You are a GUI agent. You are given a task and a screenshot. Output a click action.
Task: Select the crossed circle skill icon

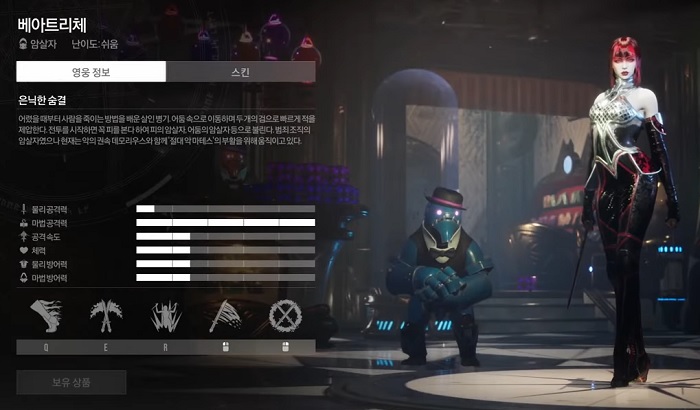point(286,317)
